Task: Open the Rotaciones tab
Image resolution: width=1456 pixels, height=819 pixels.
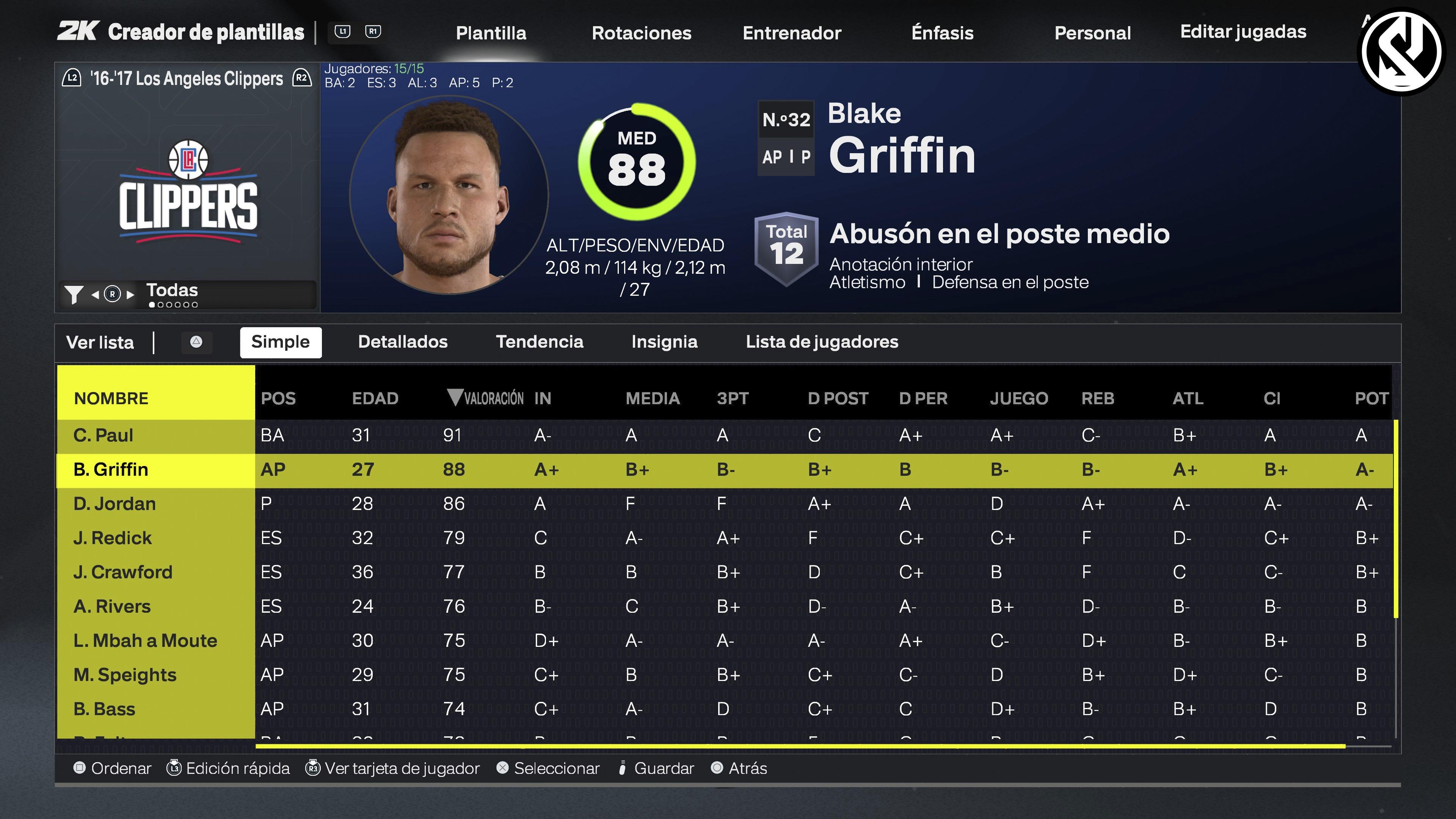Action: coord(641,33)
